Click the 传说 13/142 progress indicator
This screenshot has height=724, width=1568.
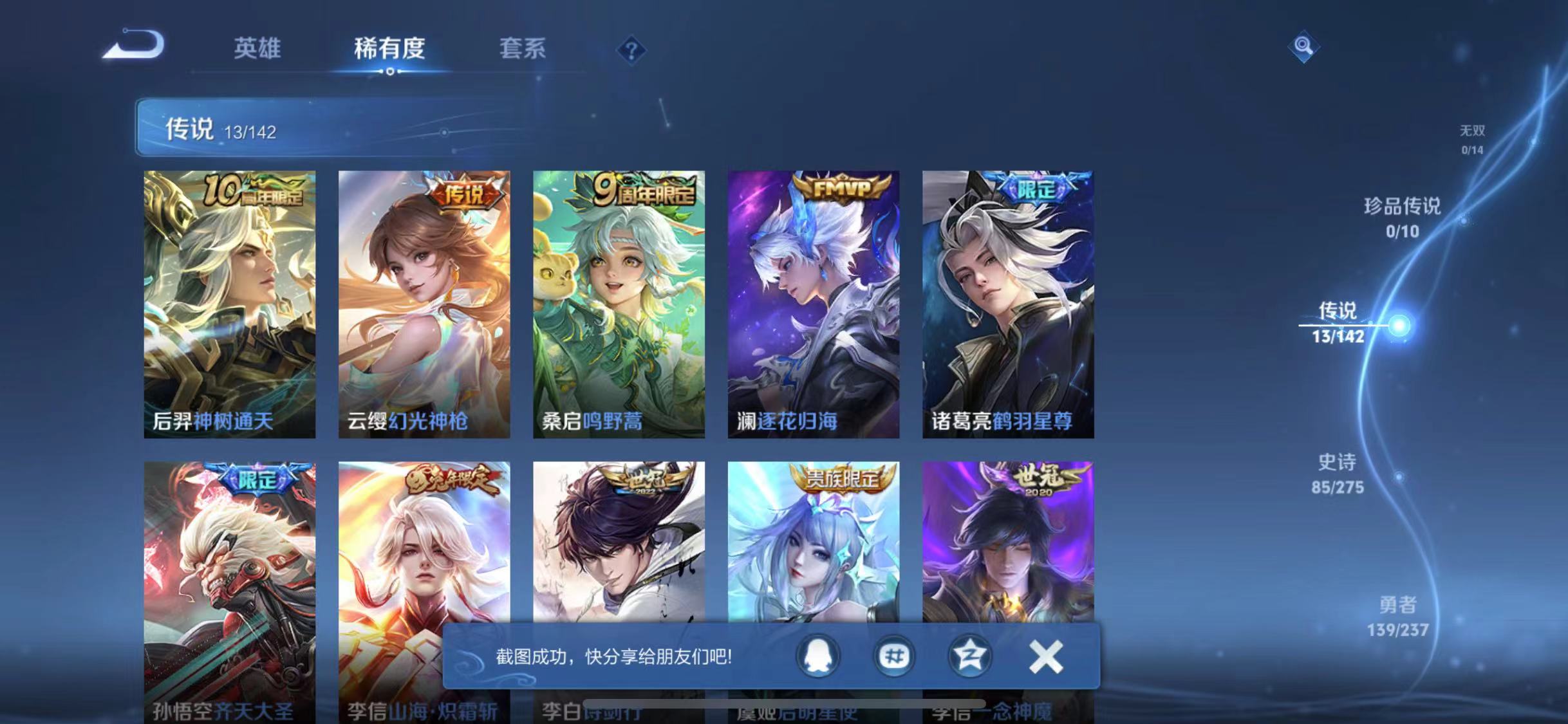tap(219, 130)
